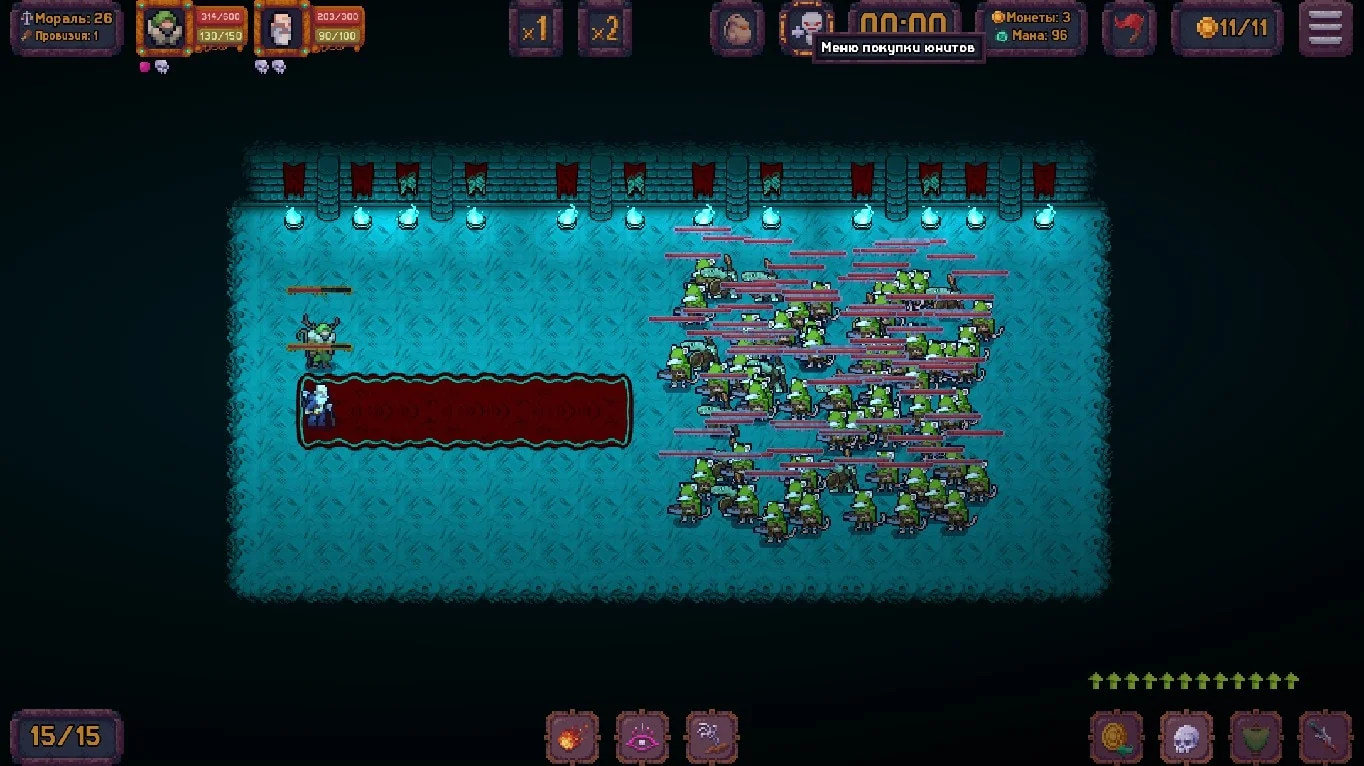Screen dimensions: 1364x766
Task: Activate the green shield icon
Action: click(x=1256, y=738)
